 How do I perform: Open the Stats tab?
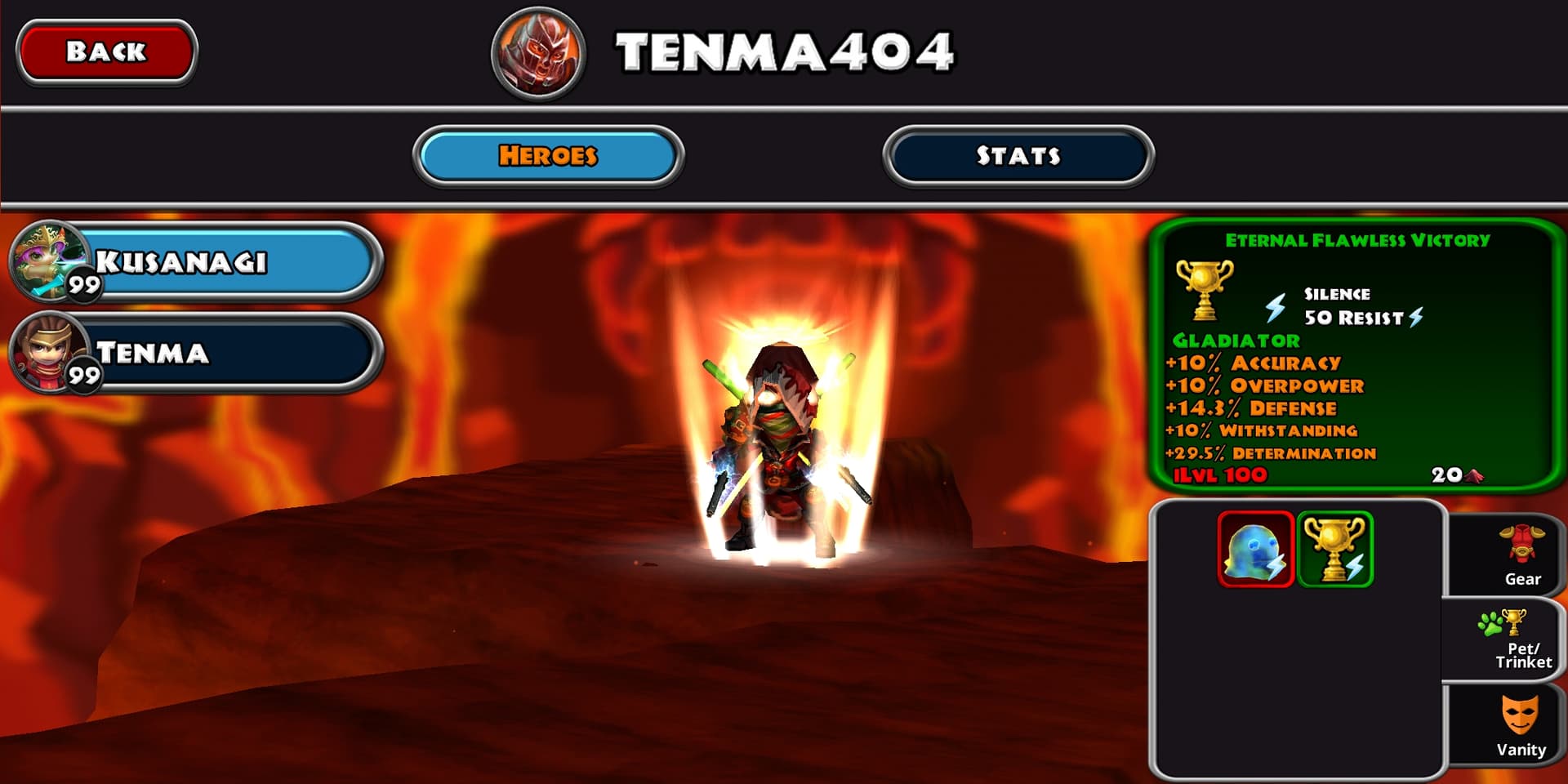coord(1018,155)
